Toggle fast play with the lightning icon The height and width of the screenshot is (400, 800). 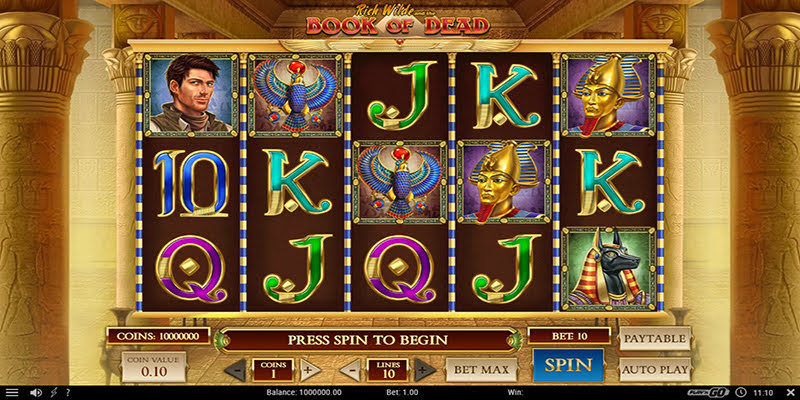tap(52, 392)
